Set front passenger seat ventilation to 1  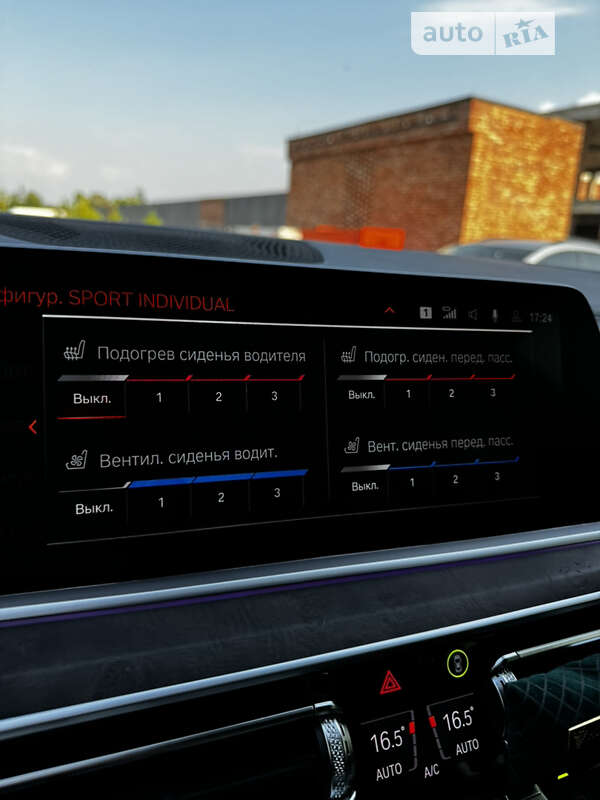pyautogui.click(x=411, y=482)
